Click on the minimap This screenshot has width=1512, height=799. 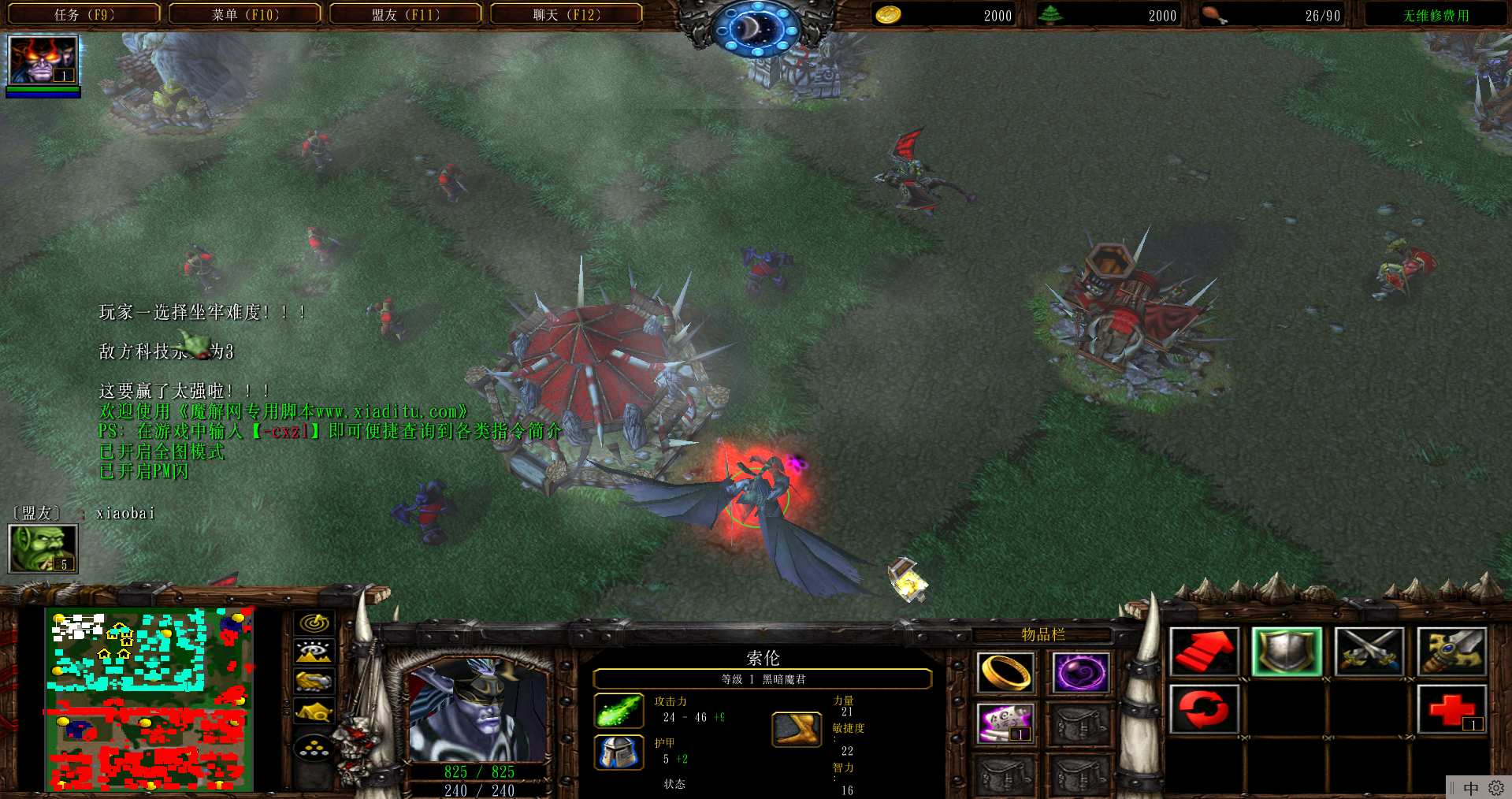150,700
